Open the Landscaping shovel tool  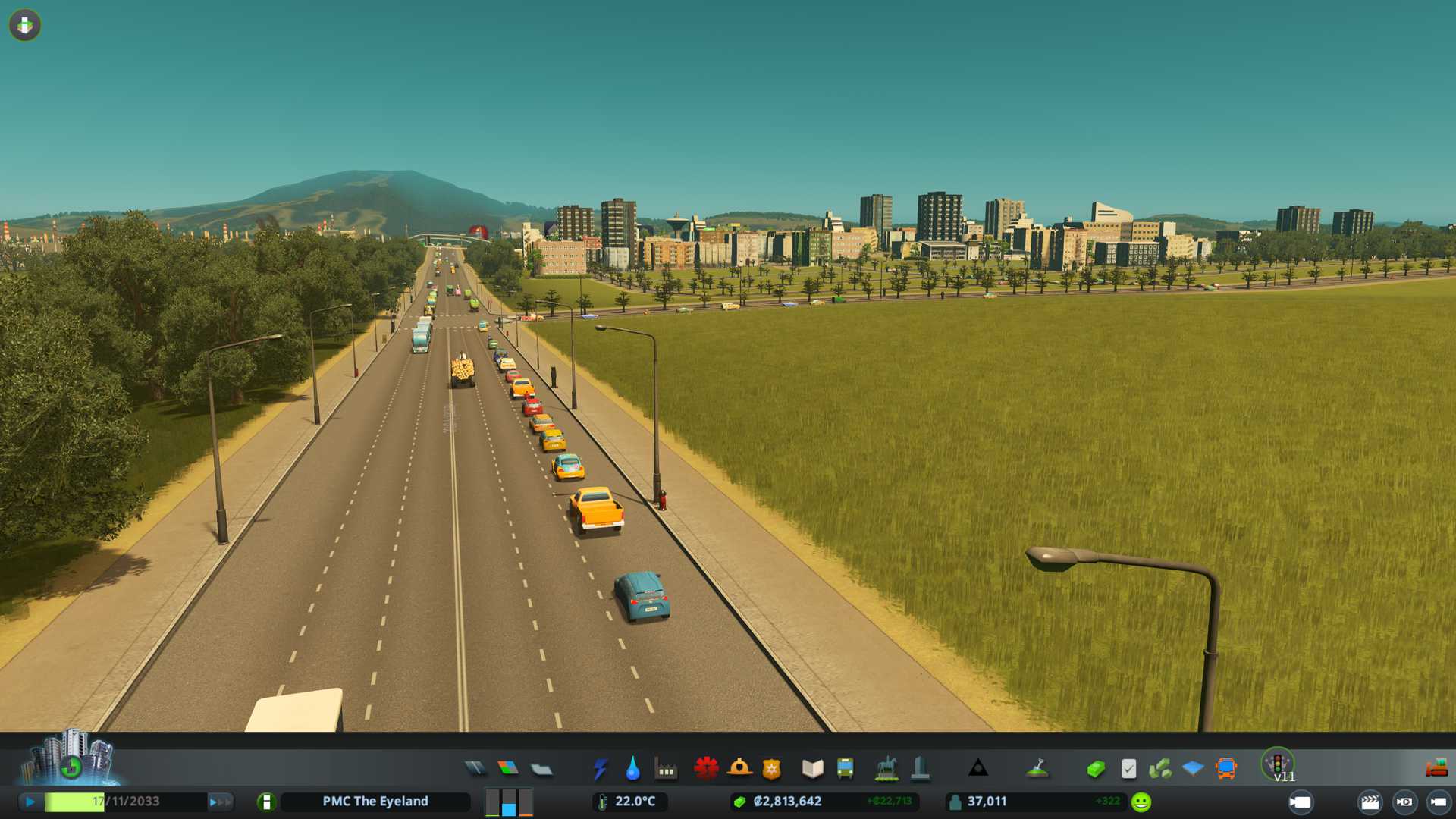pyautogui.click(x=1037, y=769)
